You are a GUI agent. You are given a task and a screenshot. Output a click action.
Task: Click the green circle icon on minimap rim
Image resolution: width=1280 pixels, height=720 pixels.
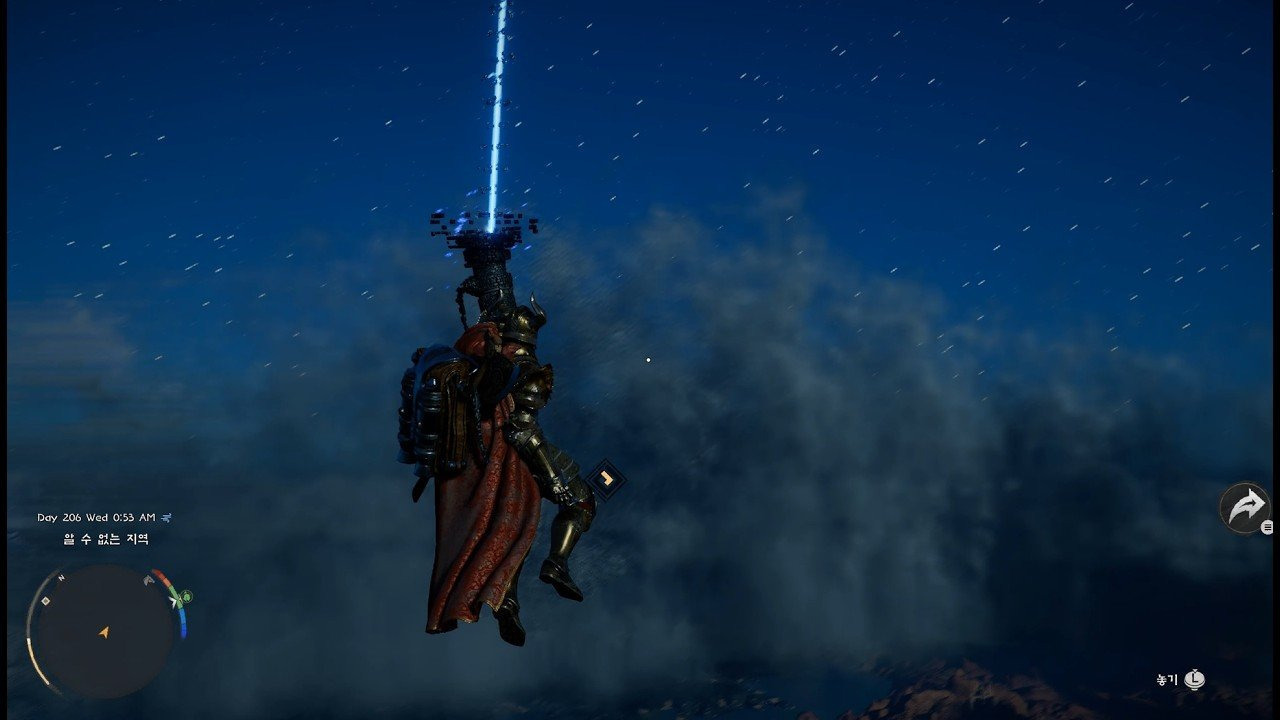click(x=187, y=597)
